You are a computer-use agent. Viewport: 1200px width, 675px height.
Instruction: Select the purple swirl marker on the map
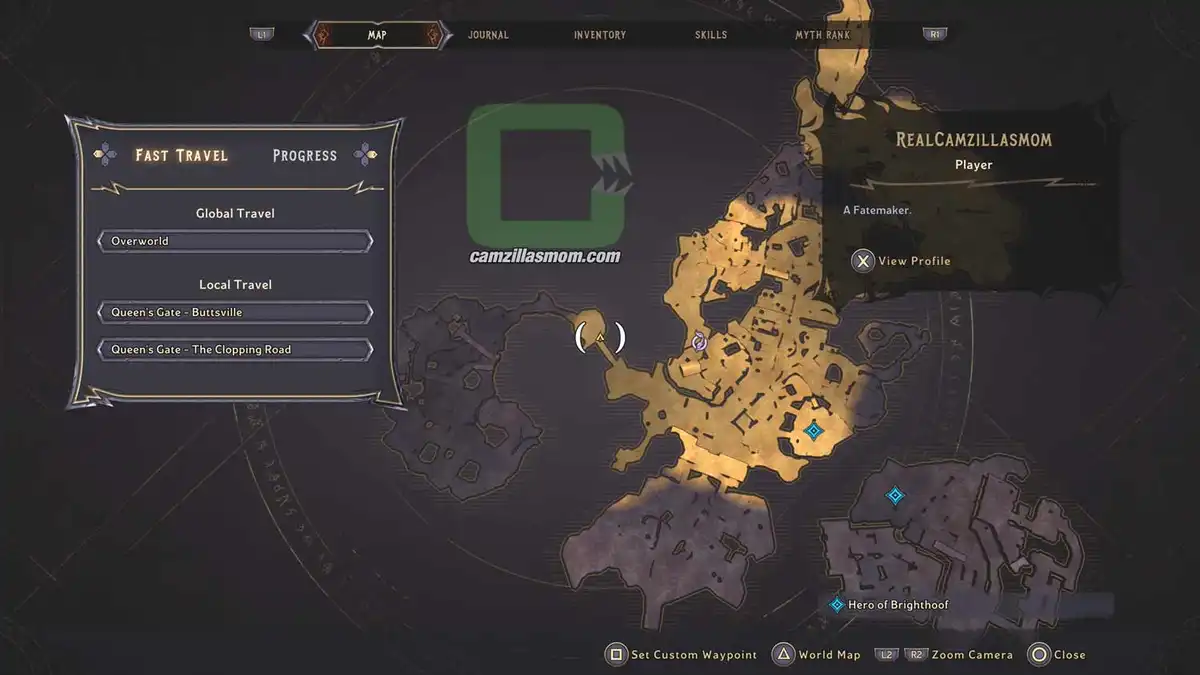700,342
